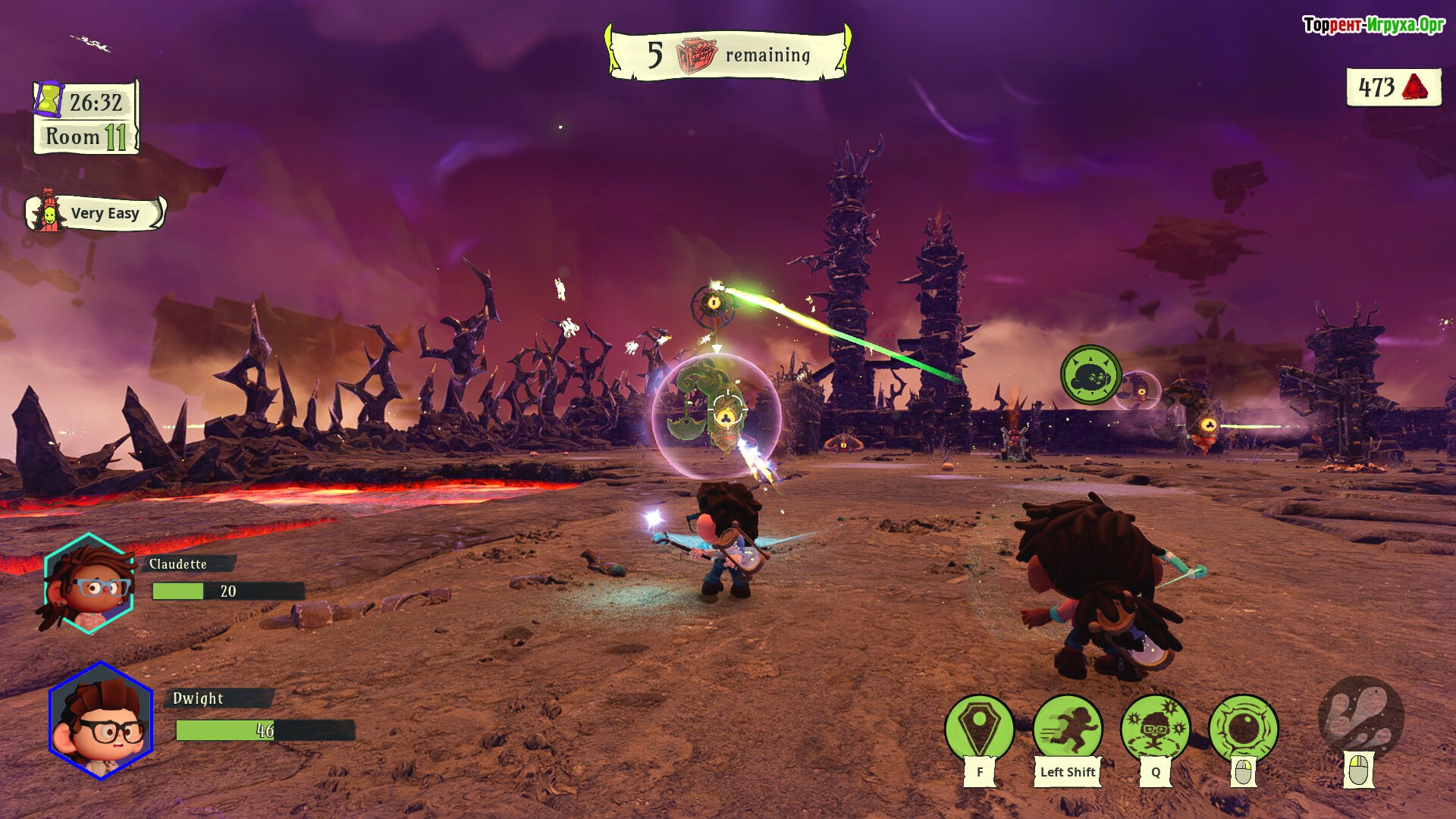This screenshot has width=1456, height=819.
Task: Select the greyed-out splash ability icon
Action: pyautogui.click(x=1360, y=717)
